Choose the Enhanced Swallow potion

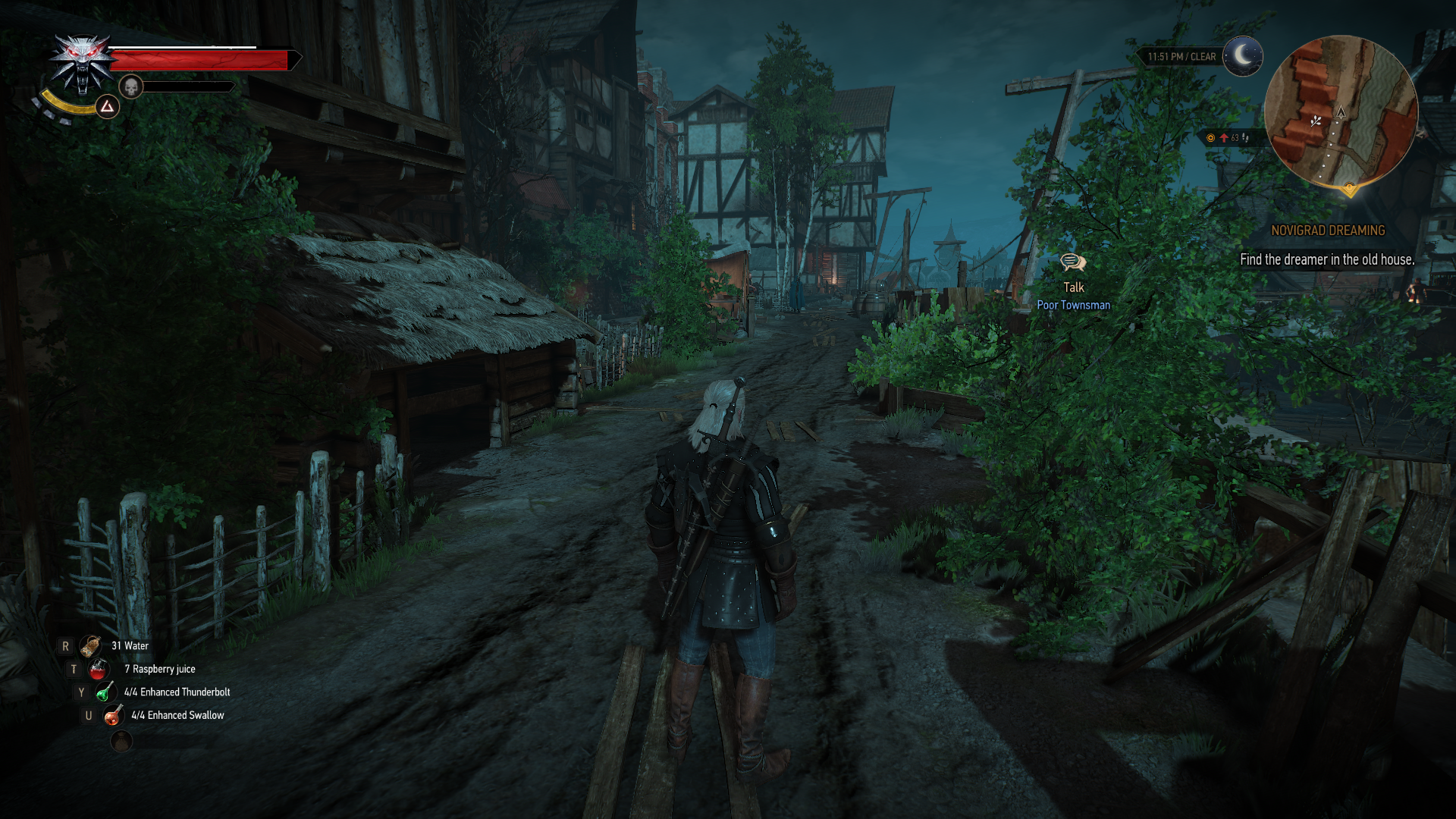[113, 715]
